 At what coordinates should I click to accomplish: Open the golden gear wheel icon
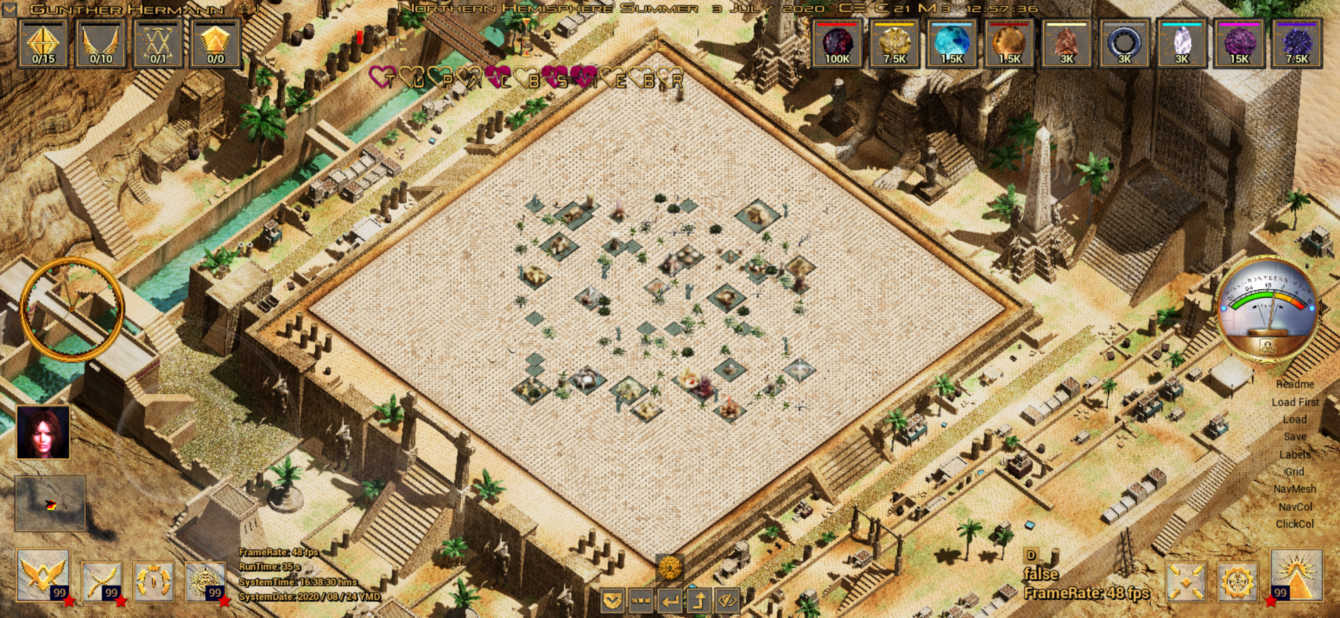[x=1237, y=581]
